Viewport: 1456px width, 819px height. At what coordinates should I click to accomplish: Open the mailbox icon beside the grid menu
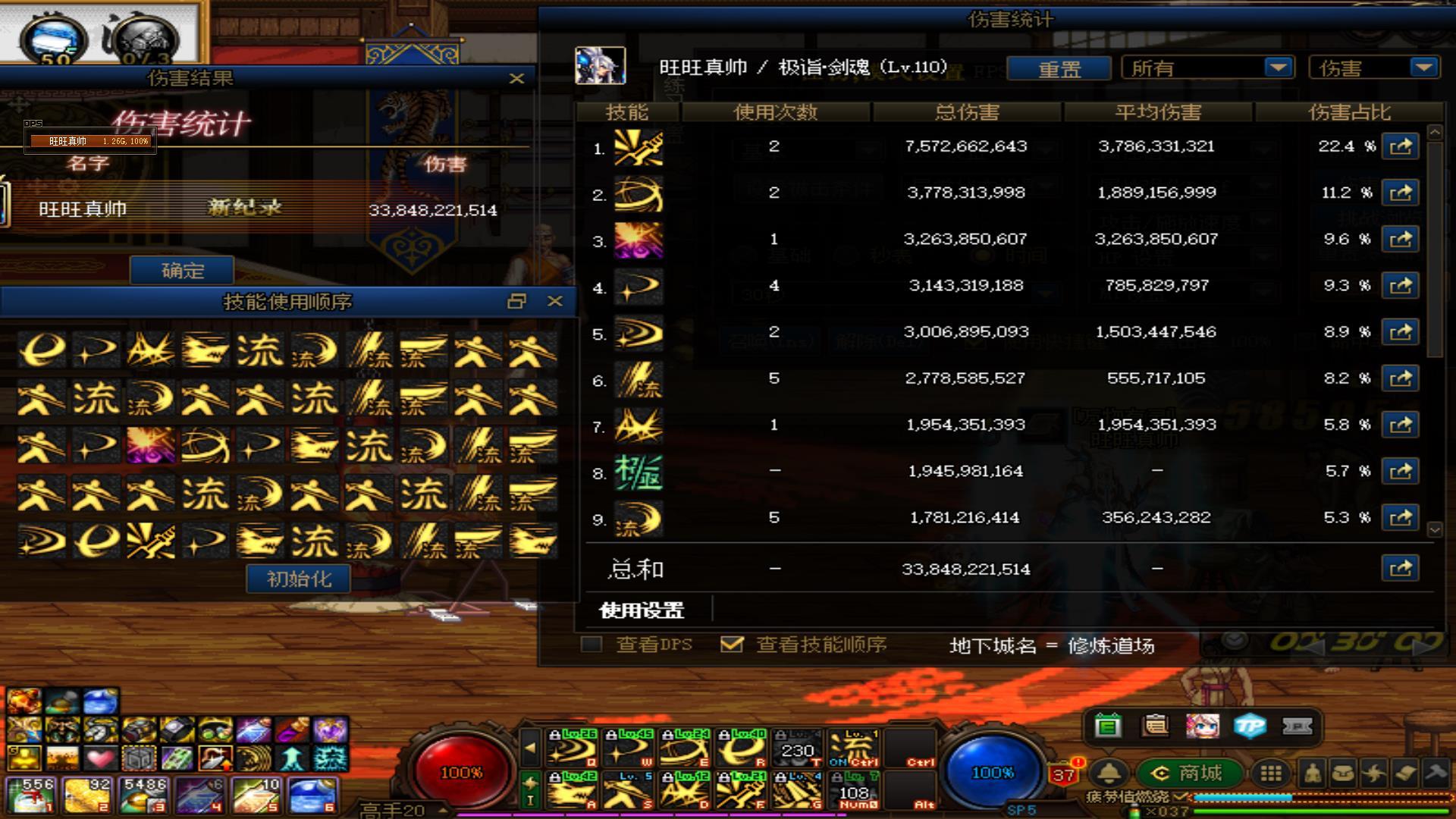1341,773
